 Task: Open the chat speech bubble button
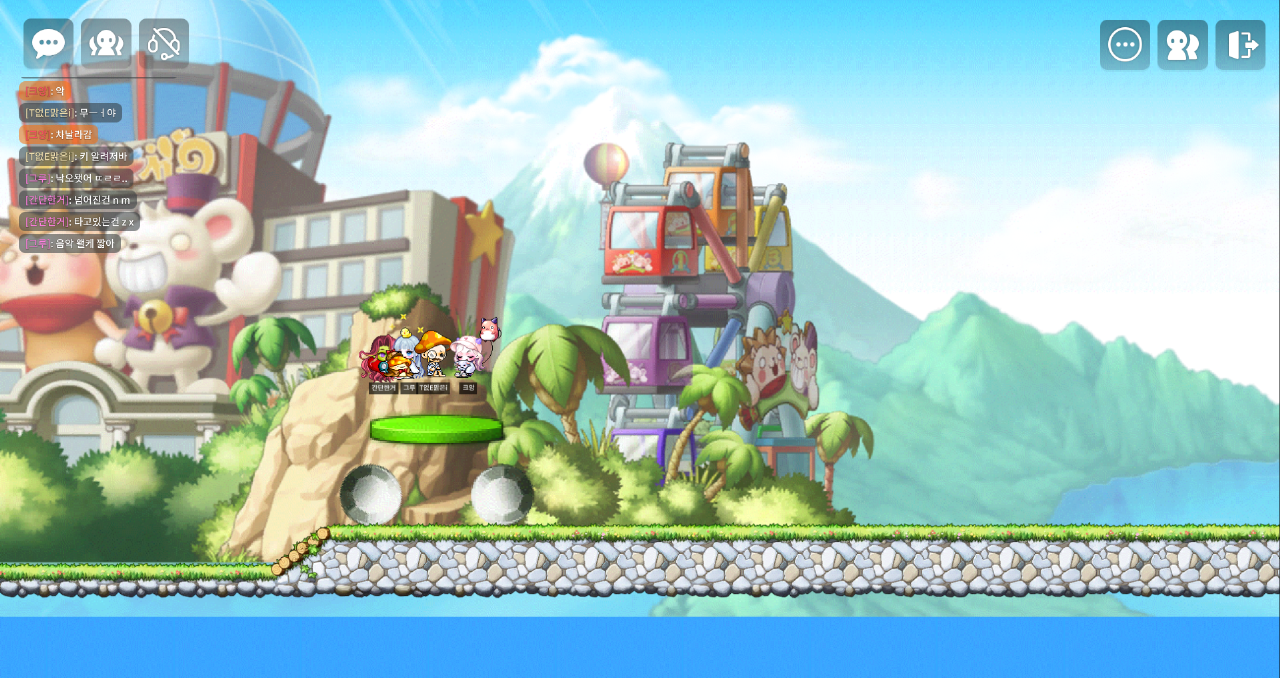click(48, 44)
